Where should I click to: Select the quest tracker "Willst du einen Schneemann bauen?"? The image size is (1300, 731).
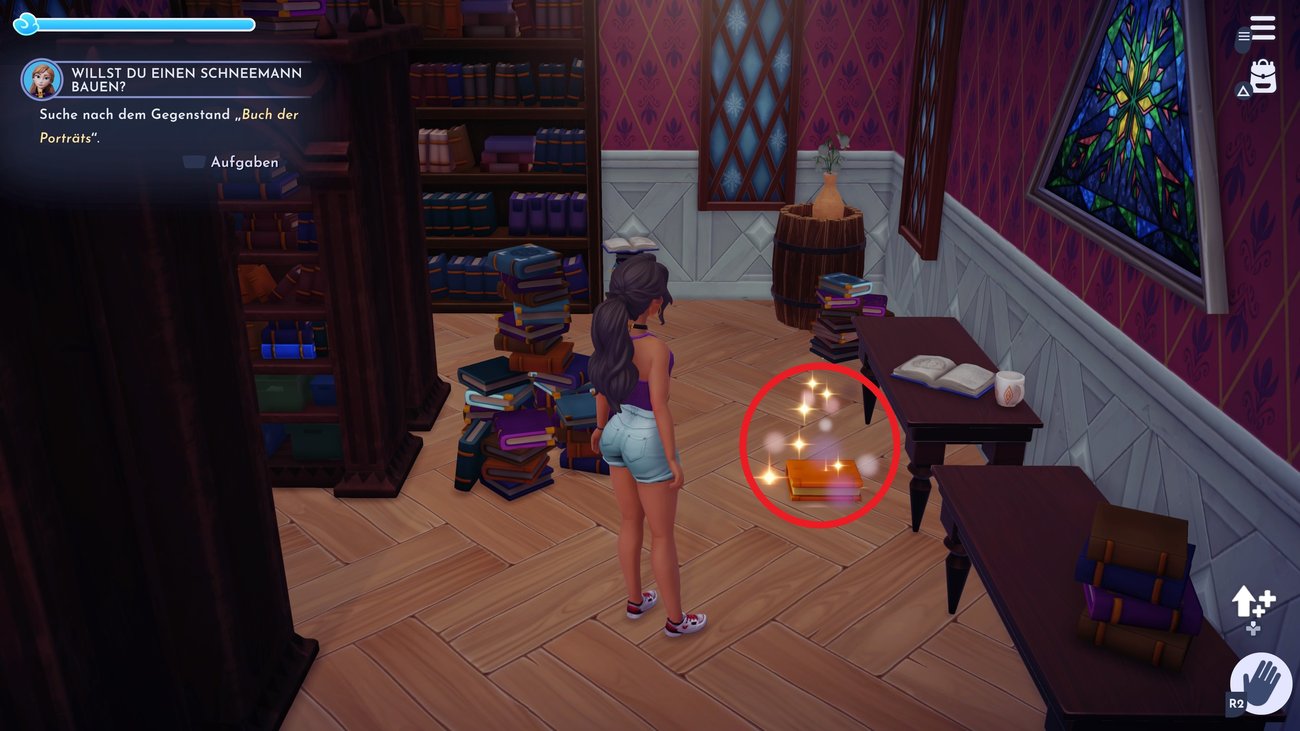[186, 80]
